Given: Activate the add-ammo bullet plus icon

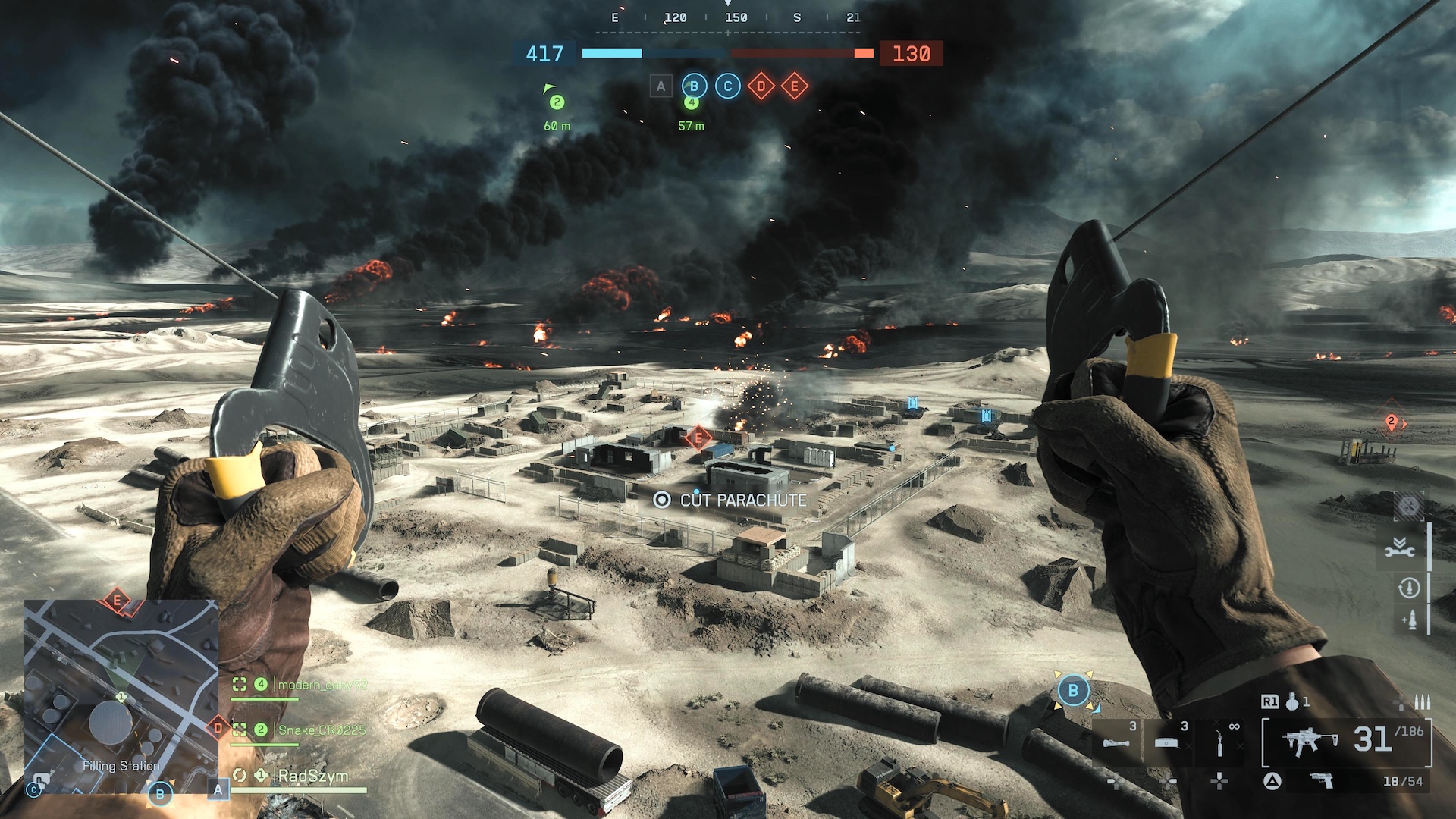Looking at the screenshot, I should (x=1410, y=620).
